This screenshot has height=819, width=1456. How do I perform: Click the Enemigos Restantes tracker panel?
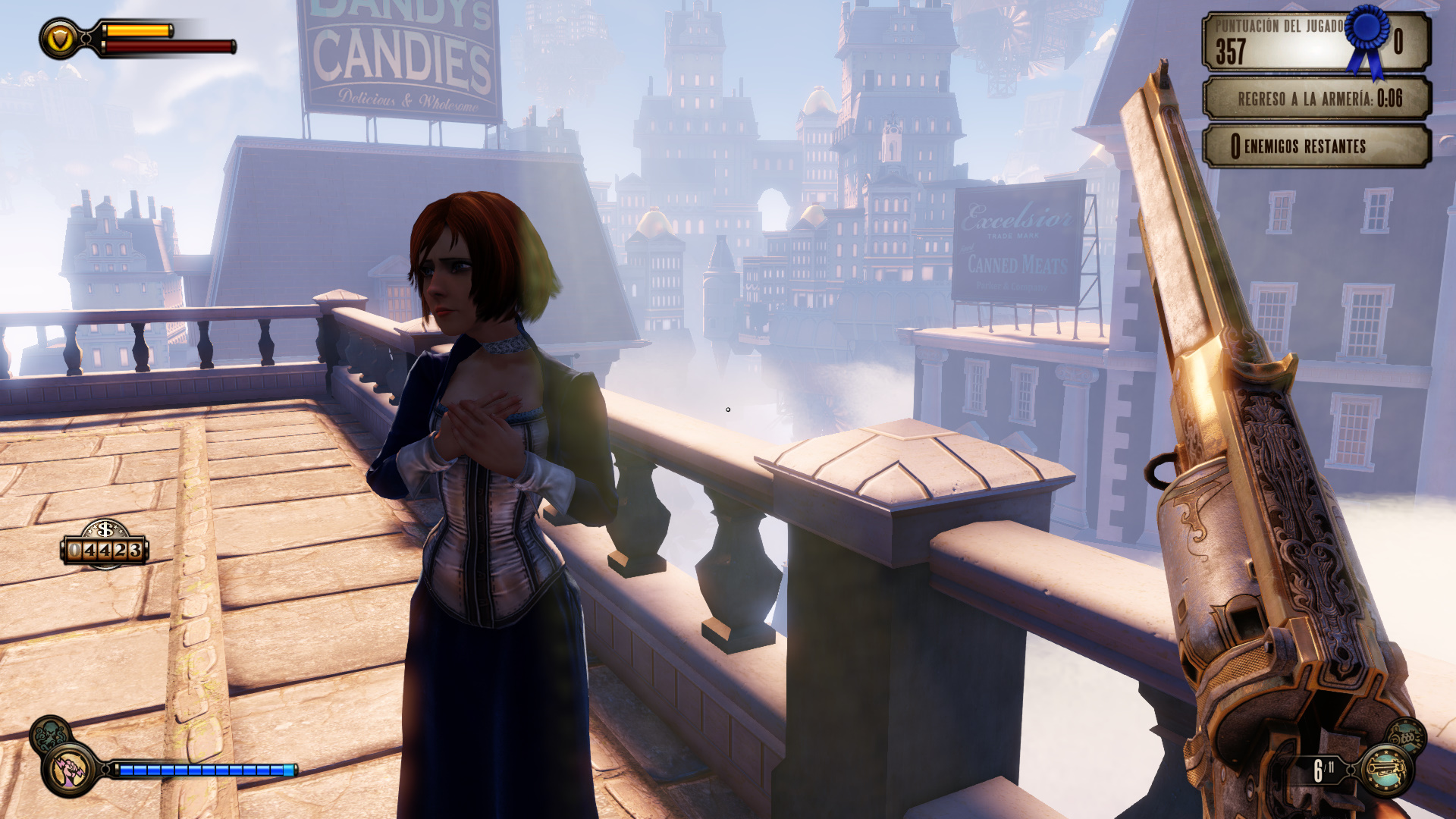pyautogui.click(x=1316, y=146)
